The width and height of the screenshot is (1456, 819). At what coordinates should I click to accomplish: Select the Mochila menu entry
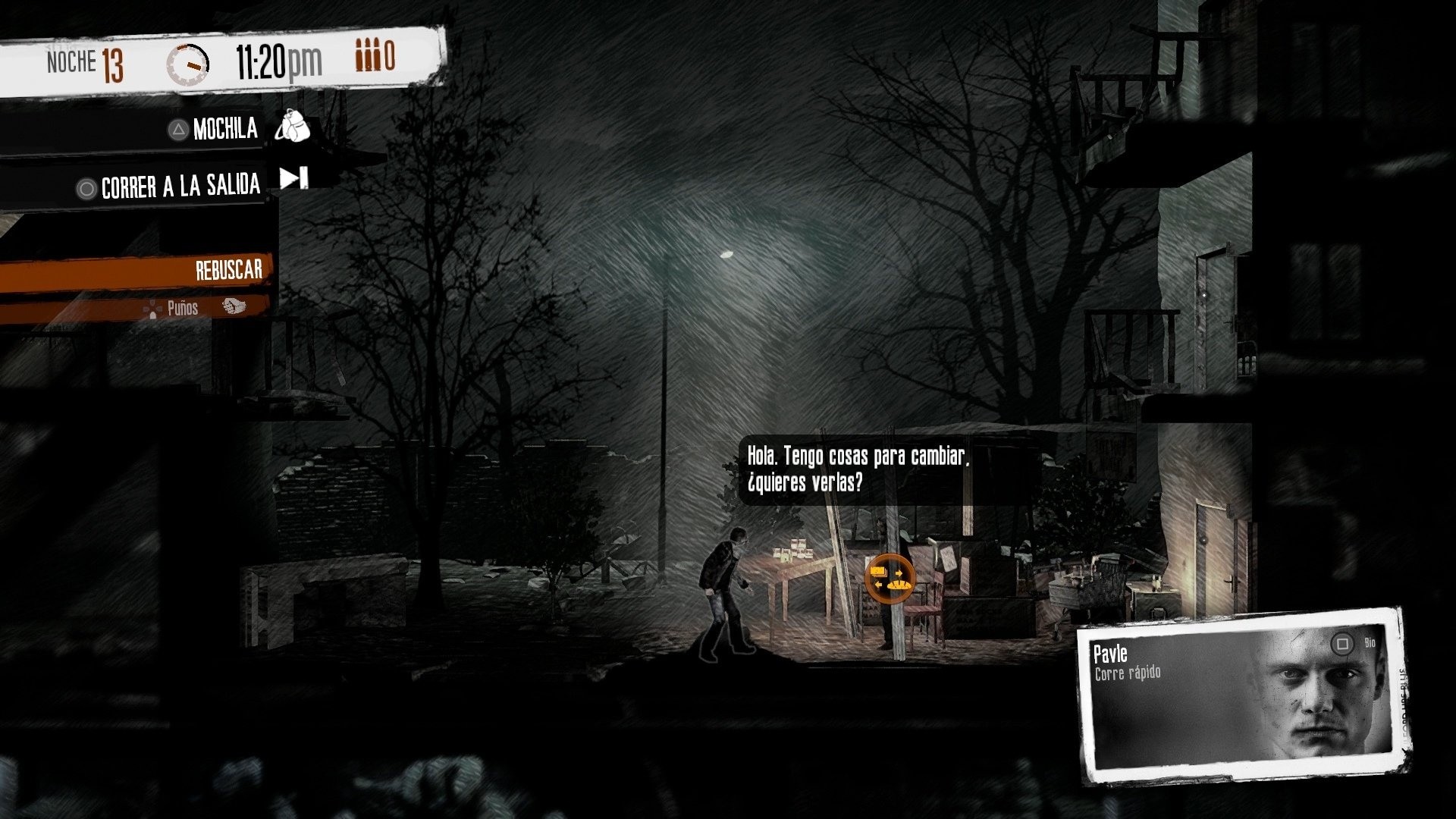click(x=225, y=127)
